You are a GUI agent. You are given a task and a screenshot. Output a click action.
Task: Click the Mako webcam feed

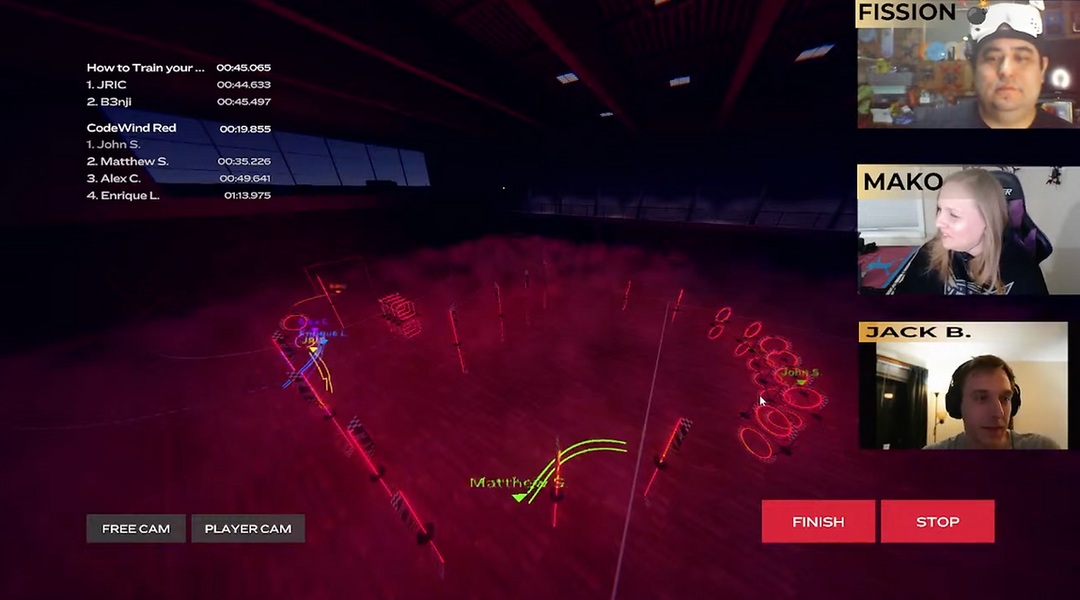point(968,231)
